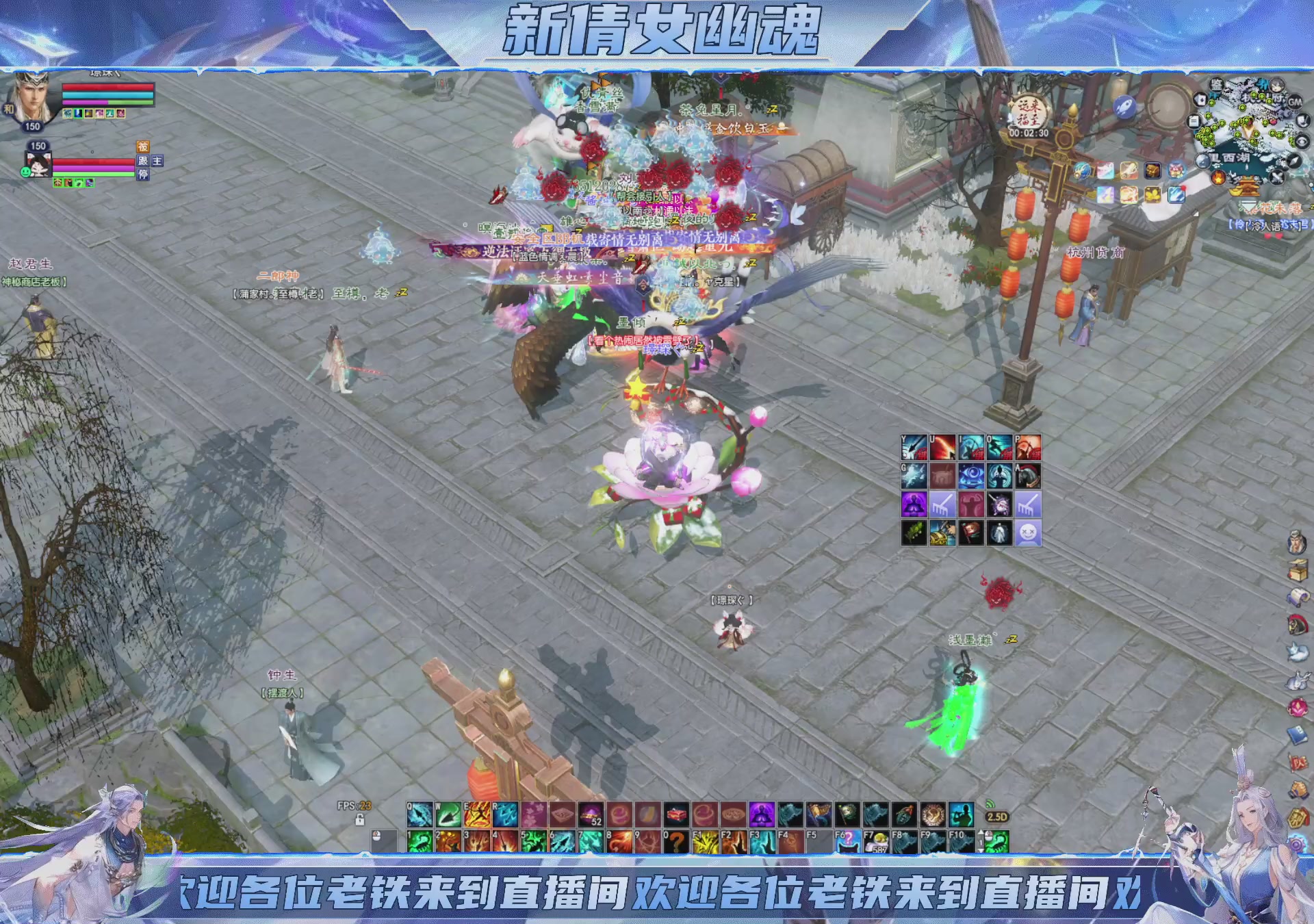Select the mount horse icon in the right sidebar
1314x924 pixels.
click(x=1297, y=624)
